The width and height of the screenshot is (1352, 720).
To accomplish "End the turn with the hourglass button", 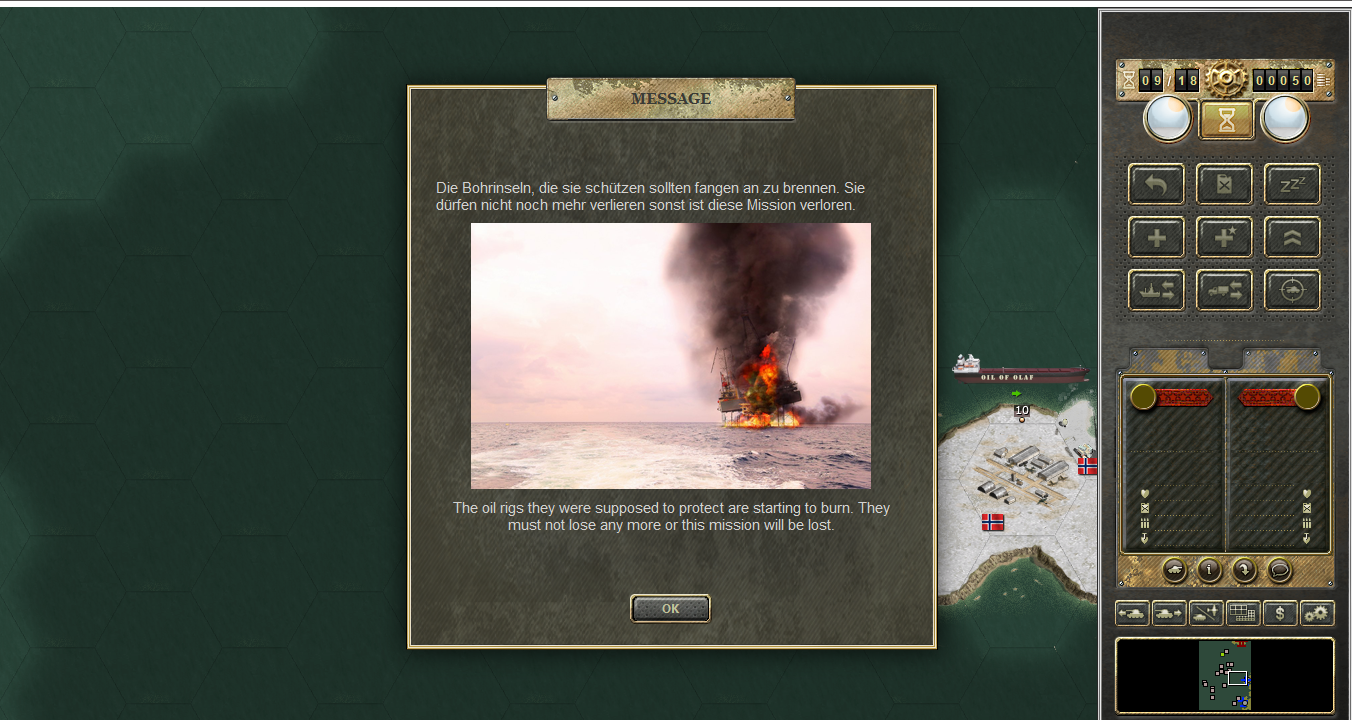I will click(1226, 120).
